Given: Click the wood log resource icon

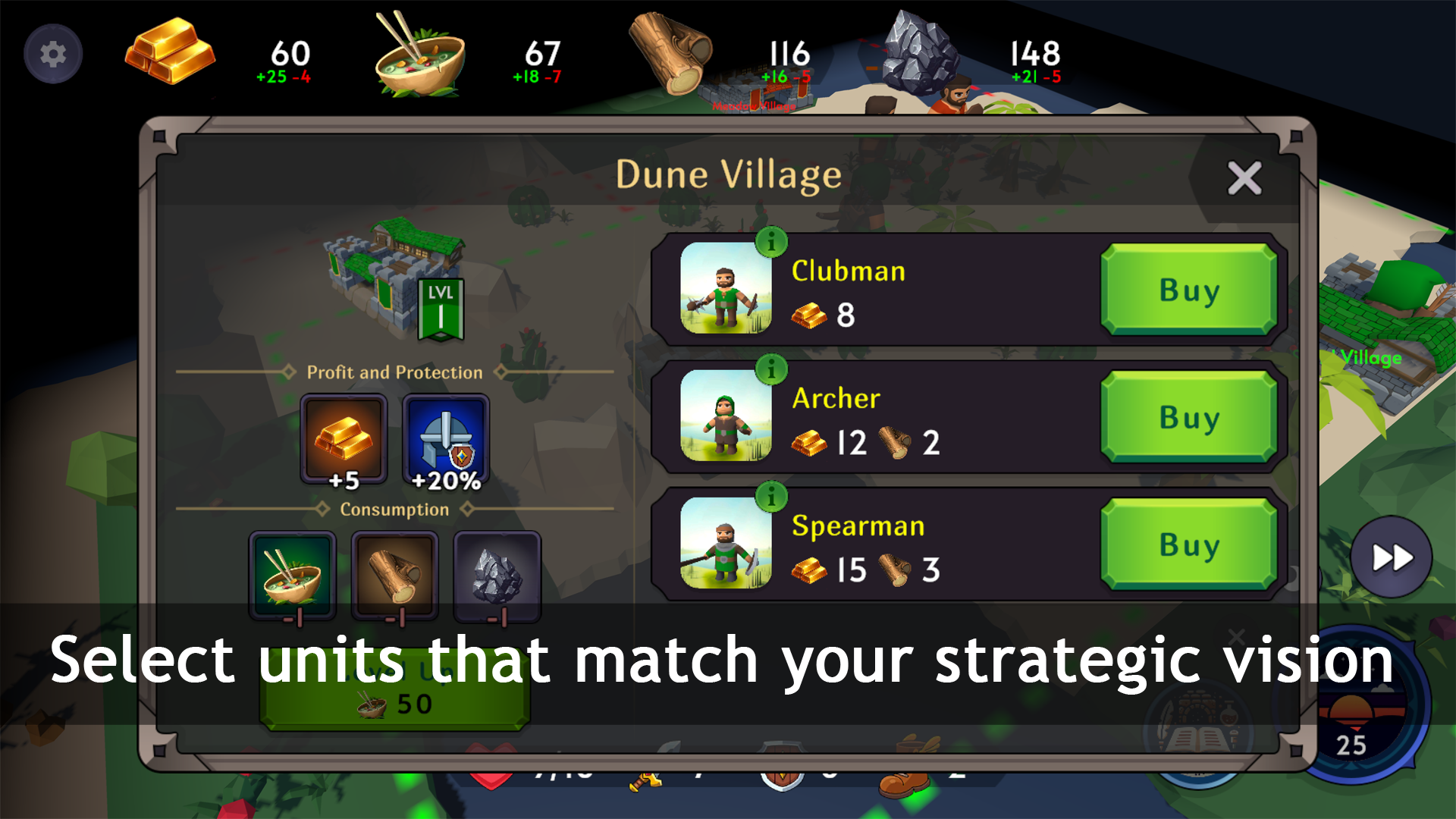Looking at the screenshot, I should coord(671,53).
